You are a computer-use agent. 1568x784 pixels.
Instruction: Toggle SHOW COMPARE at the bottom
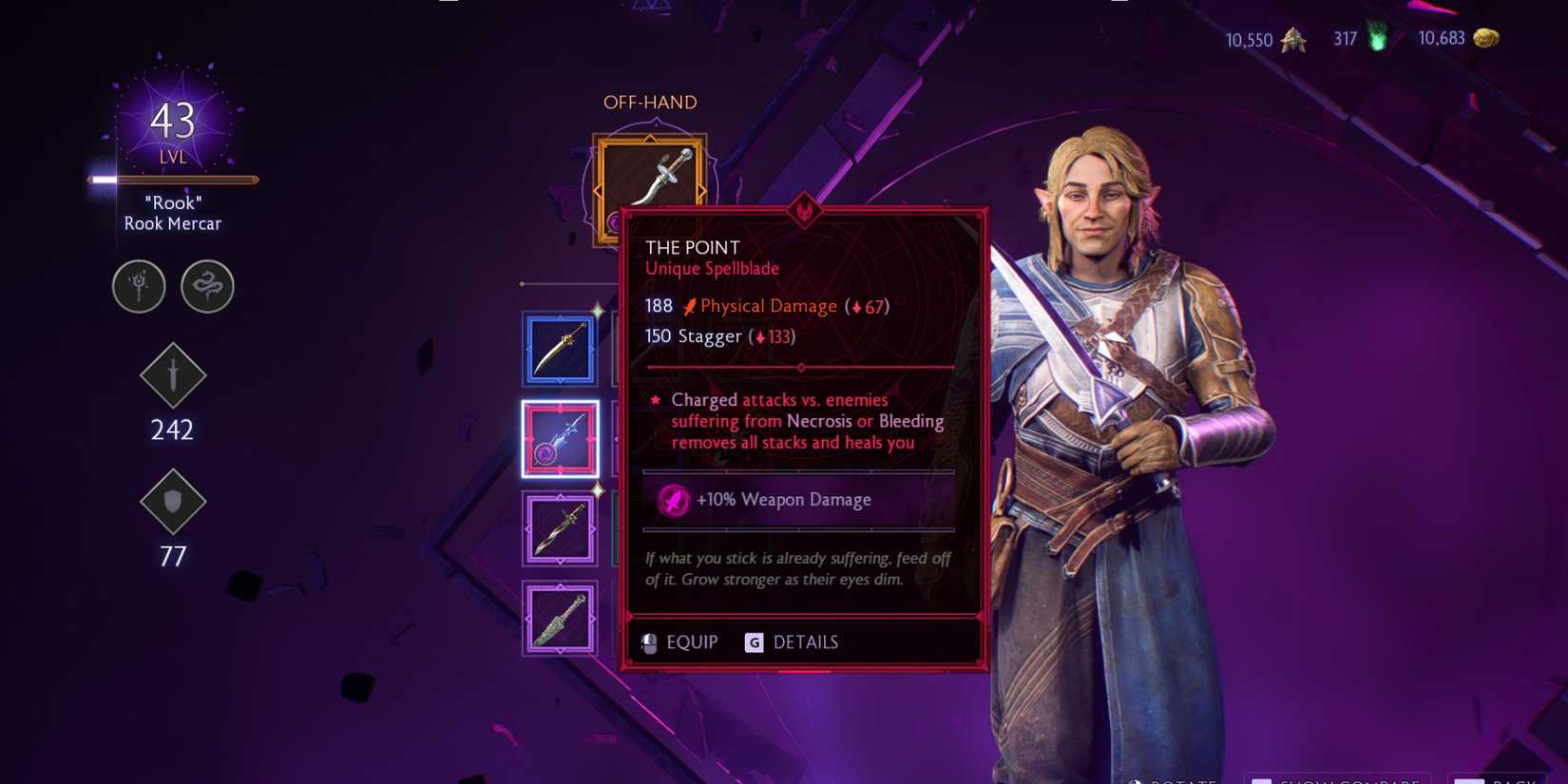1330,777
